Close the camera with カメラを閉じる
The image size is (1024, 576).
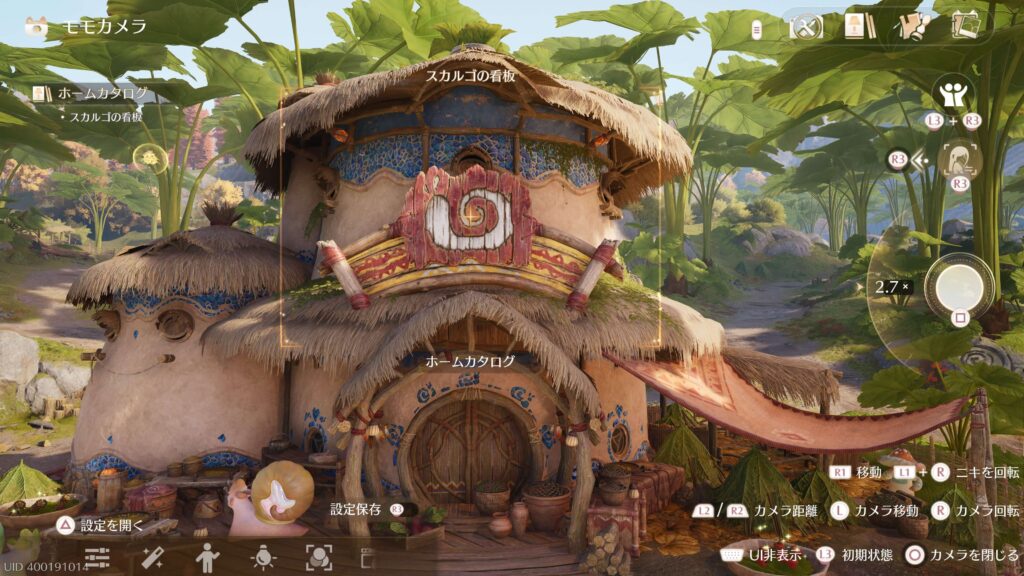tap(961, 554)
